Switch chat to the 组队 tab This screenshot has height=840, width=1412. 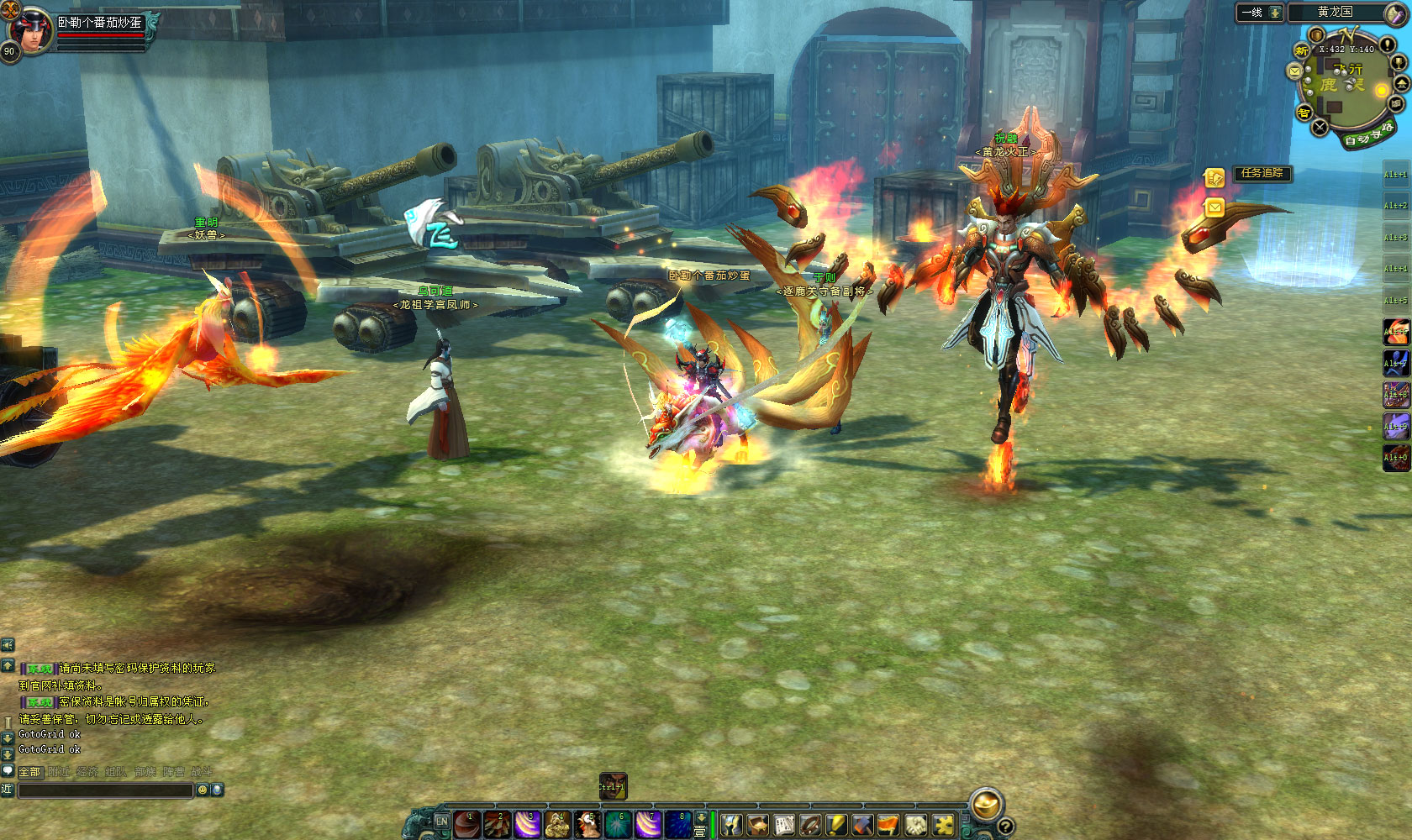(x=116, y=771)
